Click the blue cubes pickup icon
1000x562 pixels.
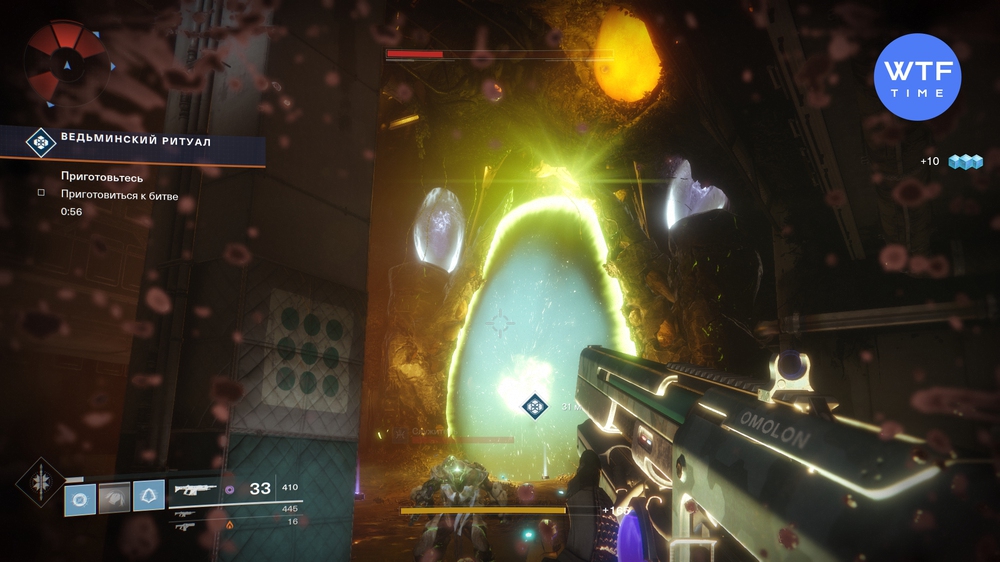tap(966, 161)
